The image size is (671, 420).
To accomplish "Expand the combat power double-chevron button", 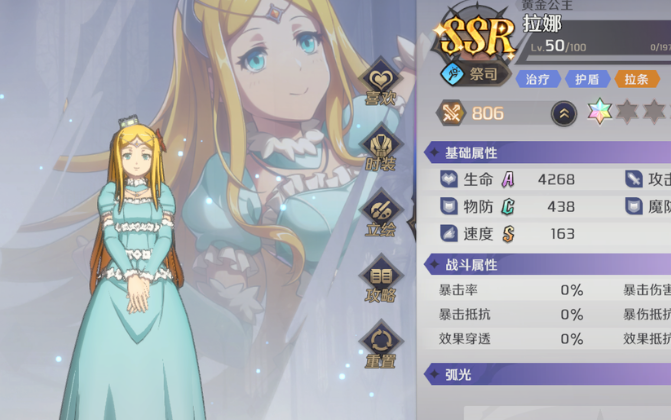I will [x=564, y=113].
